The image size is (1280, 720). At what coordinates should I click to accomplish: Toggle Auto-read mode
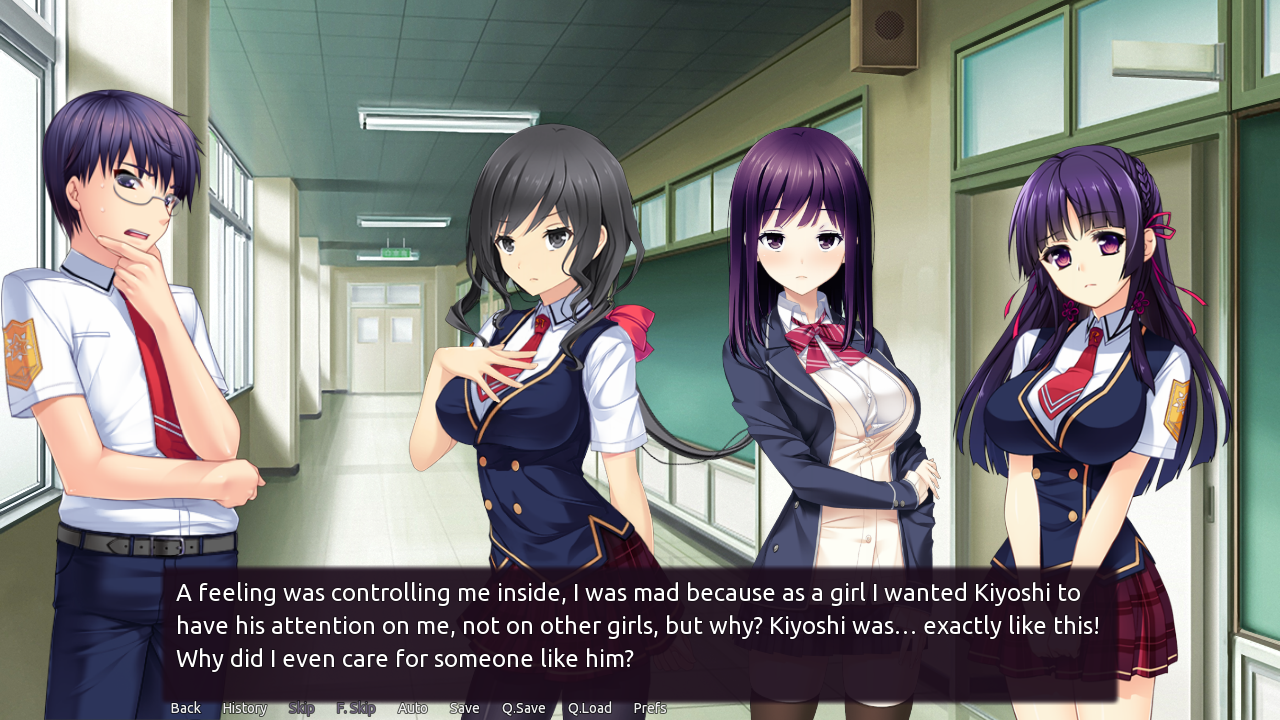point(412,707)
